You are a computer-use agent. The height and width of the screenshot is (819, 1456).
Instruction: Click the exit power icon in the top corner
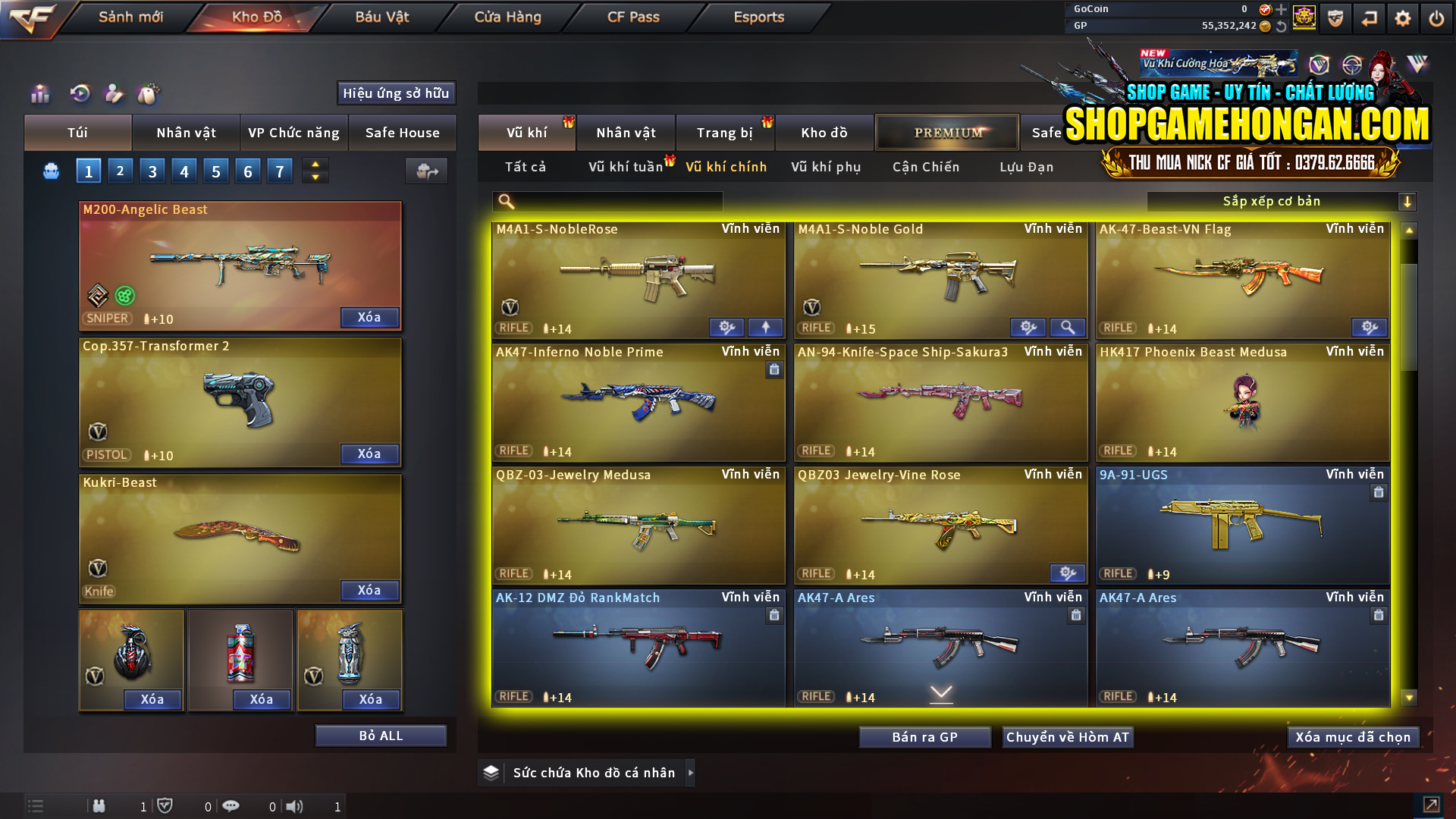[x=1436, y=17]
